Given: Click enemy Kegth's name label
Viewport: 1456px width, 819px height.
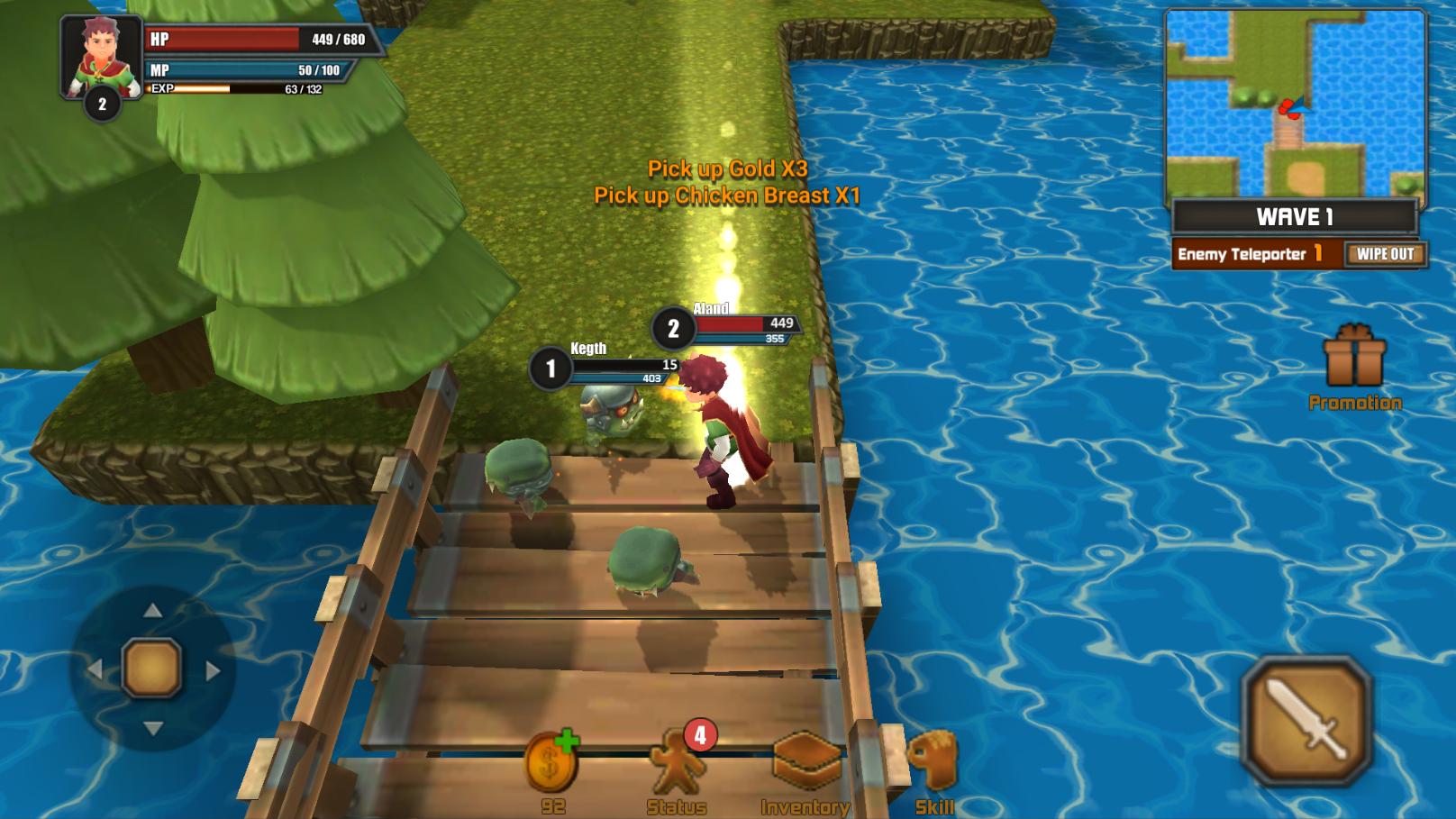Looking at the screenshot, I should (590, 350).
